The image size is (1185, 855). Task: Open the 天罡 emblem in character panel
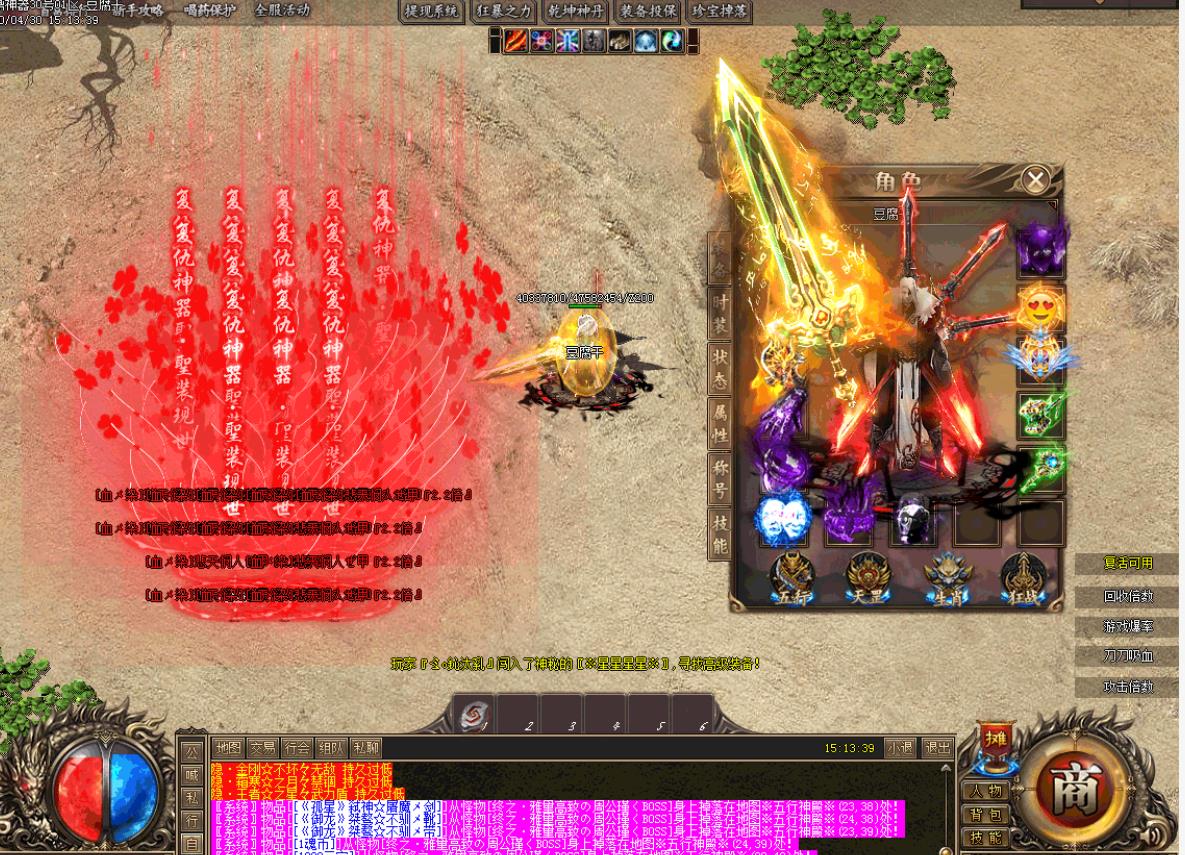[x=866, y=579]
